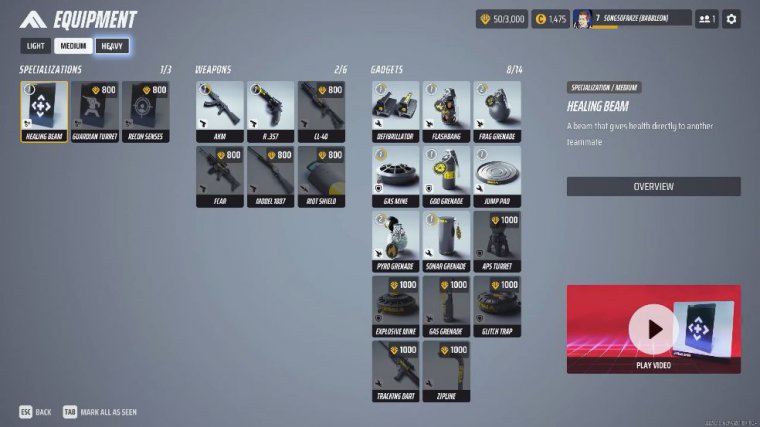Select the Riot Shield item
The image size is (760, 427).
321,176
